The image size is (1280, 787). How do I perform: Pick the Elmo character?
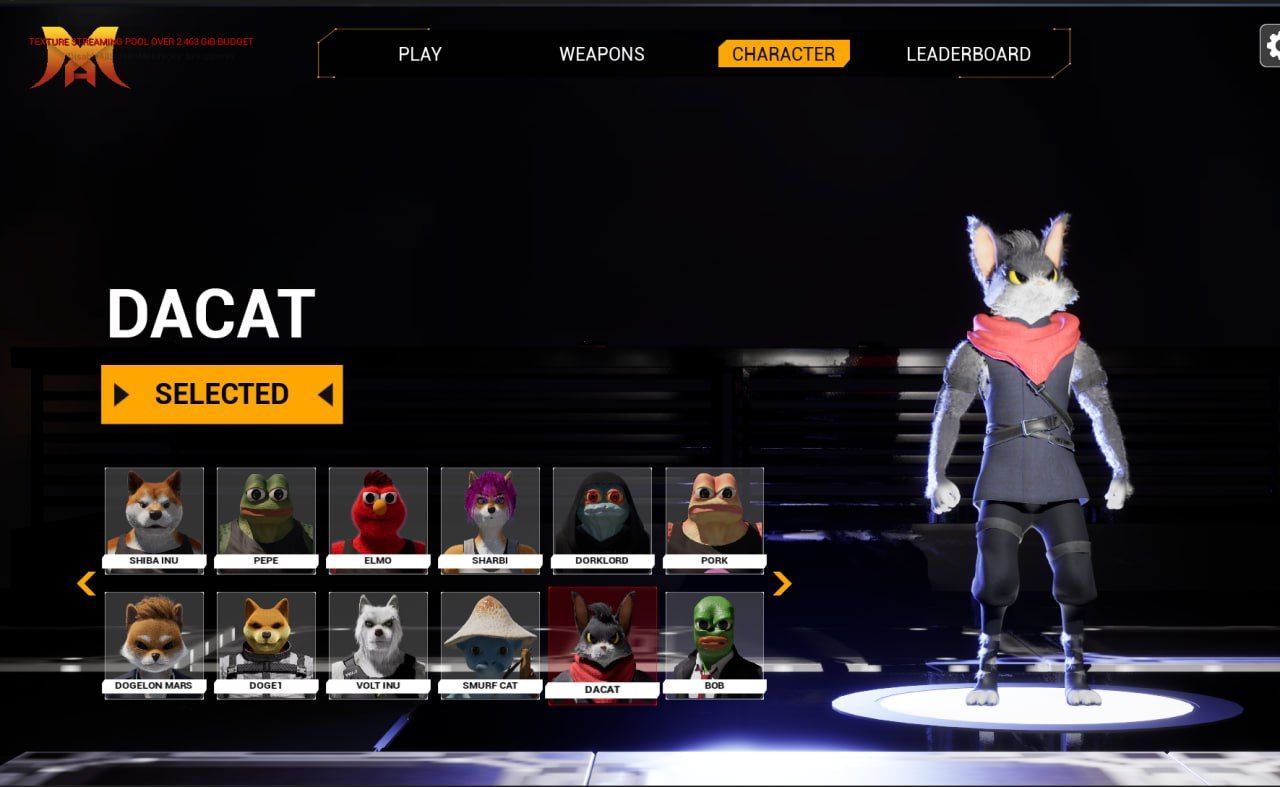[x=378, y=518]
